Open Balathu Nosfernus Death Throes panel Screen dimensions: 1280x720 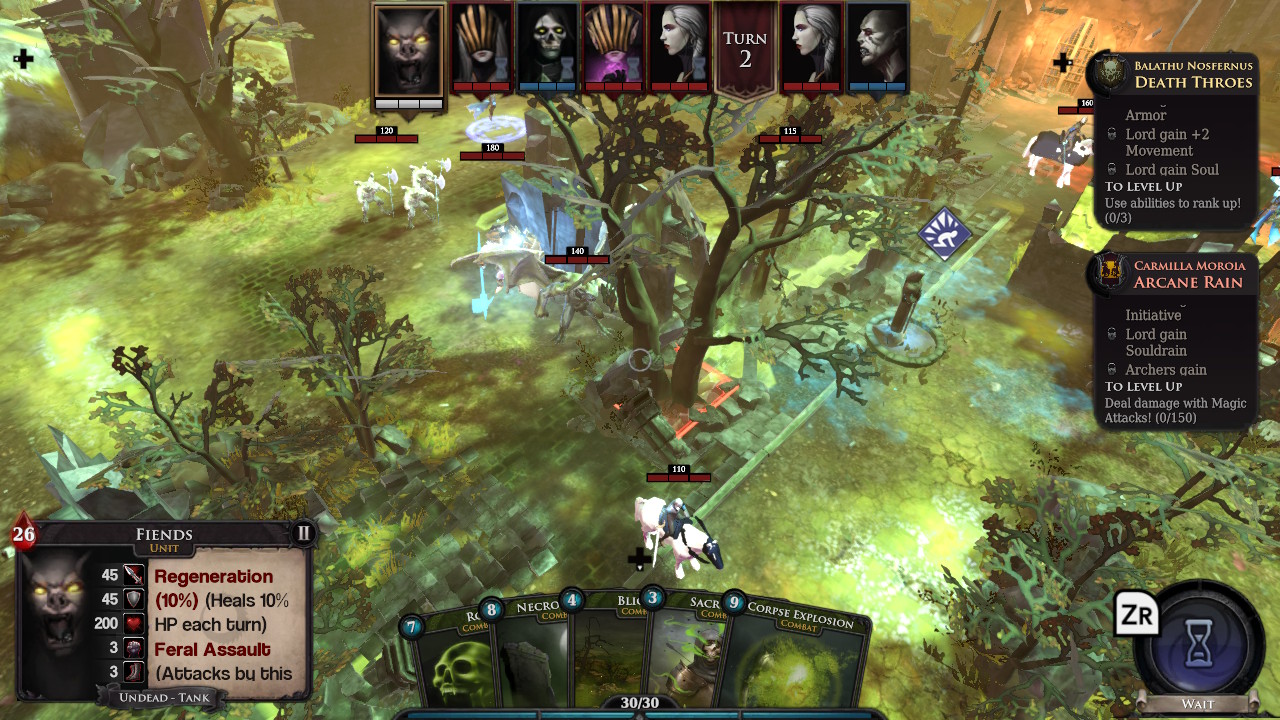(x=1174, y=74)
